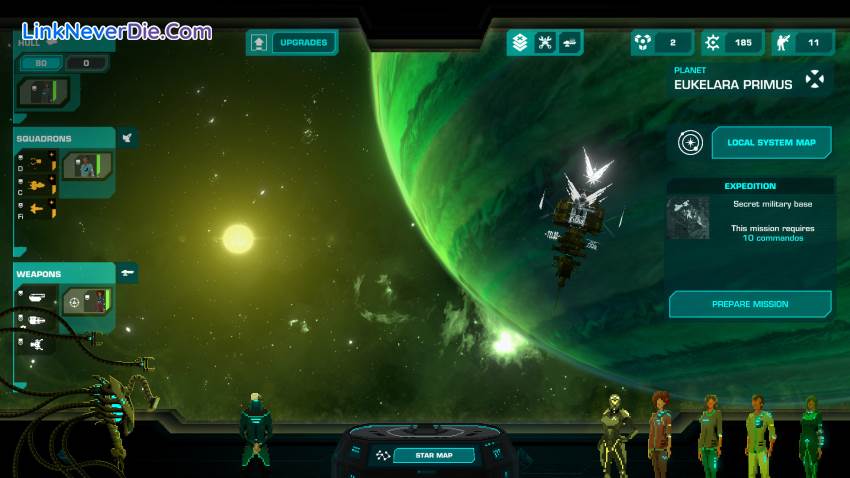This screenshot has height=478, width=850.
Task: Click the Prepare Mission button
Action: (750, 304)
